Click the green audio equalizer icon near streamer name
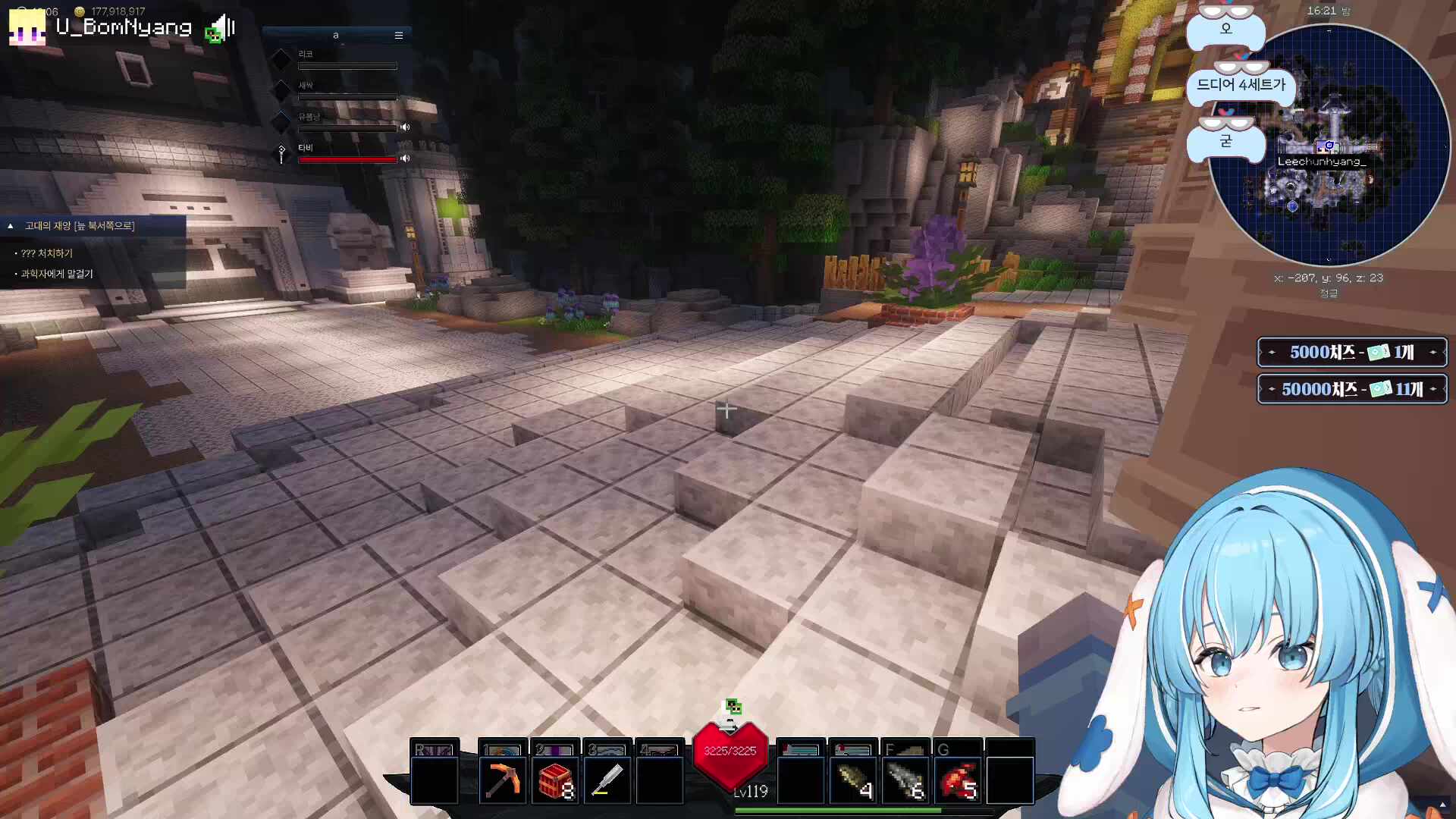The image size is (1456, 819). 213,34
